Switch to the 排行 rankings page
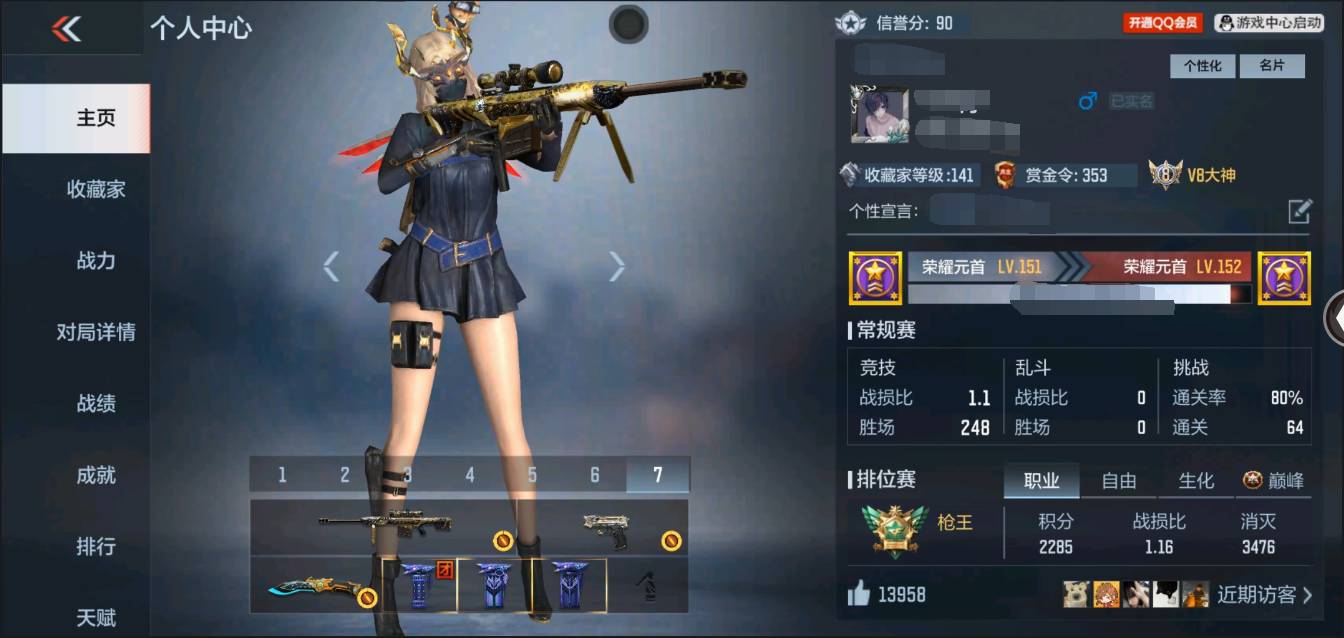 pyautogui.click(x=96, y=547)
